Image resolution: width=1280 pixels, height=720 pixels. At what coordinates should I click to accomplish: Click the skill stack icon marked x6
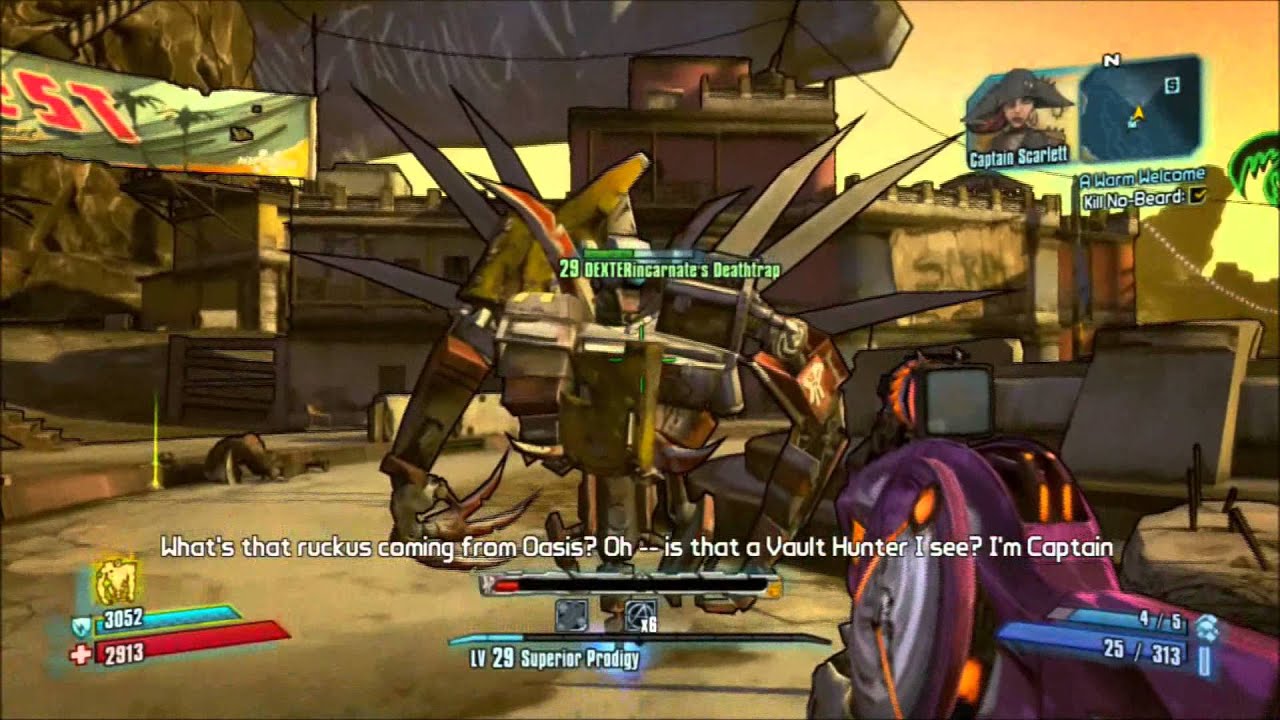tap(640, 614)
